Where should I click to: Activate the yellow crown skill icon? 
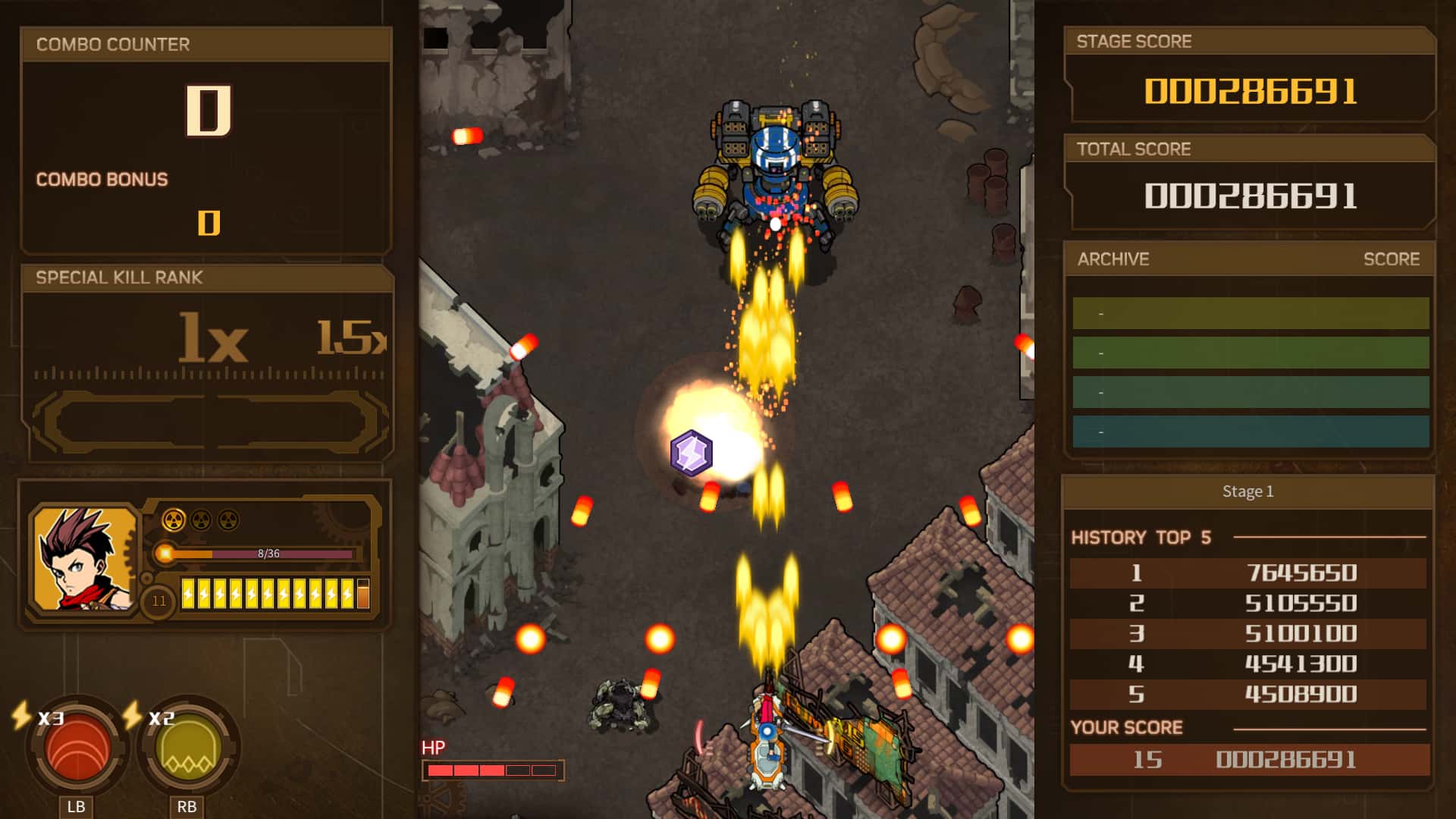coord(187,748)
